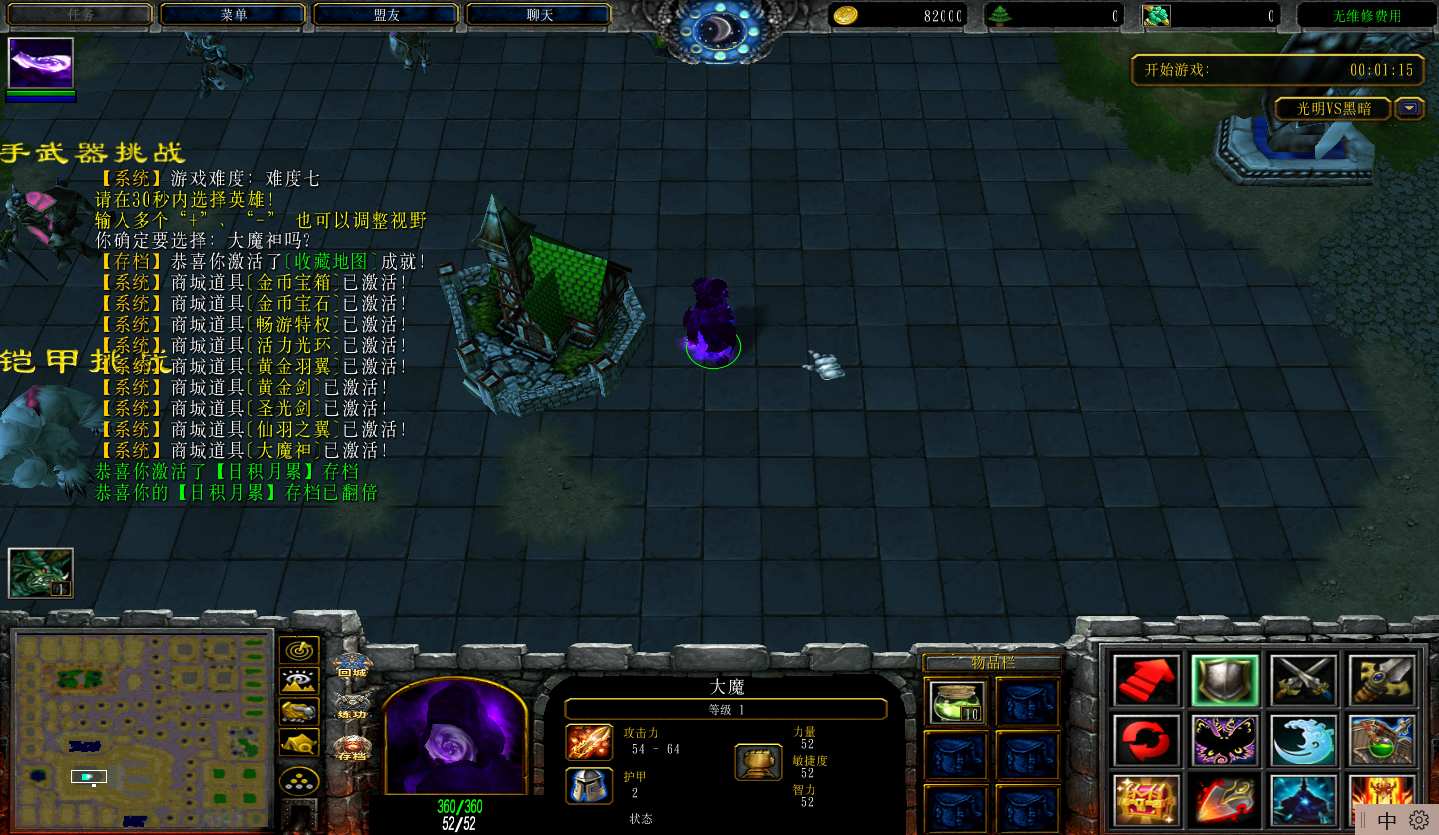Use the black owl ability icon
Screen dimensions: 1439x835
click(1225, 740)
